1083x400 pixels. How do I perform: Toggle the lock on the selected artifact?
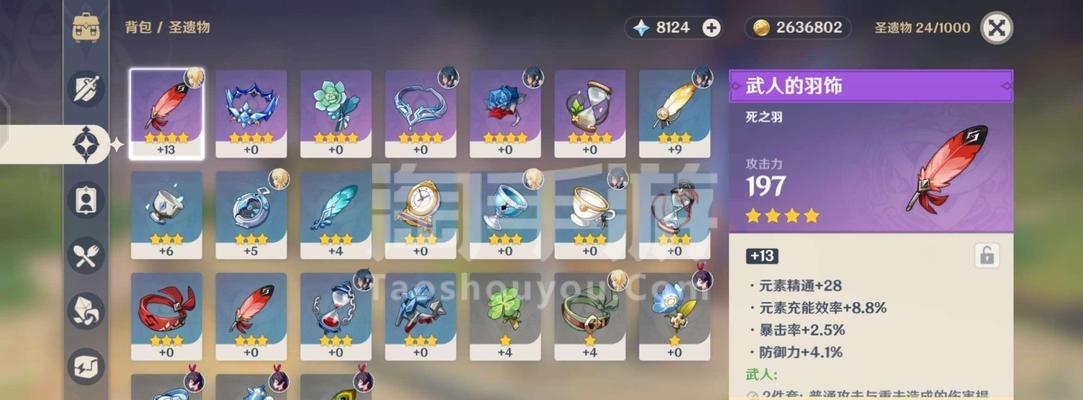[x=987, y=256]
